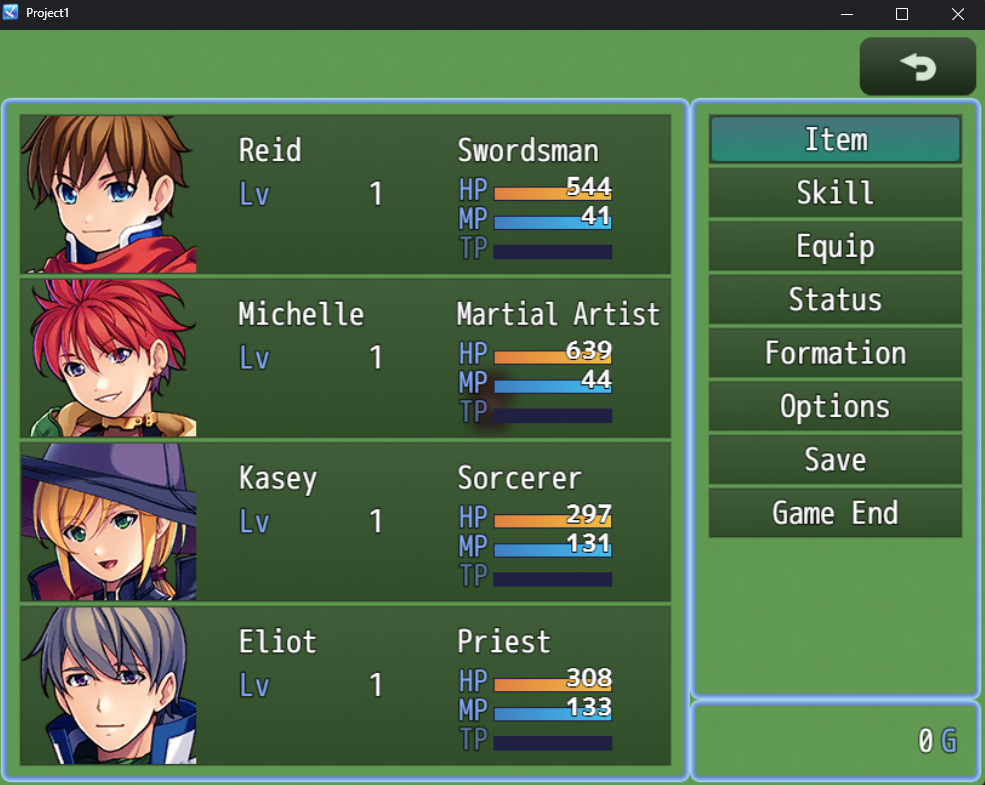The width and height of the screenshot is (985, 785).
Task: Select Game End
Action: (x=835, y=513)
